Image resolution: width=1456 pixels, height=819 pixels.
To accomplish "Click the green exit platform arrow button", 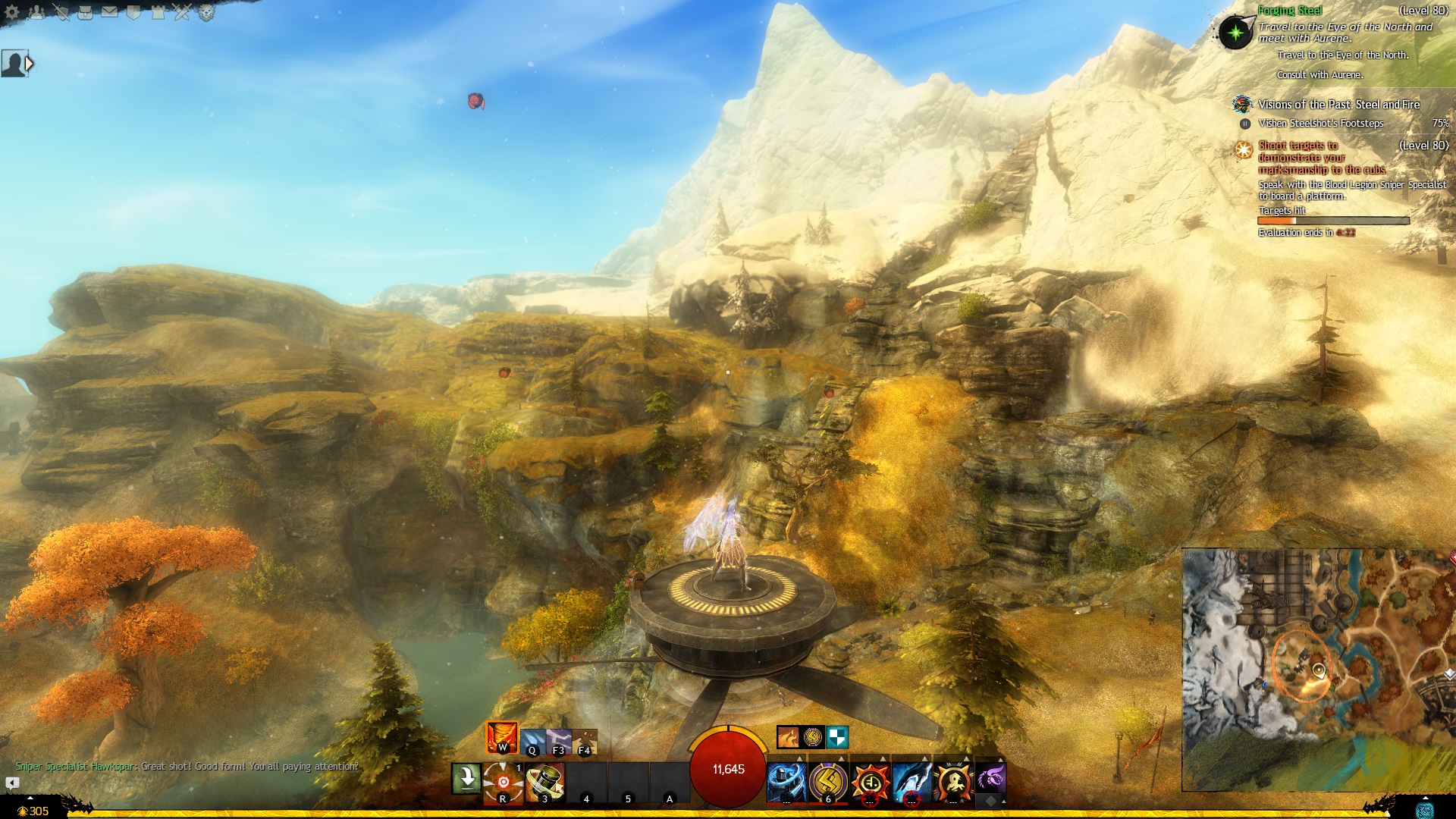I will tap(466, 779).
